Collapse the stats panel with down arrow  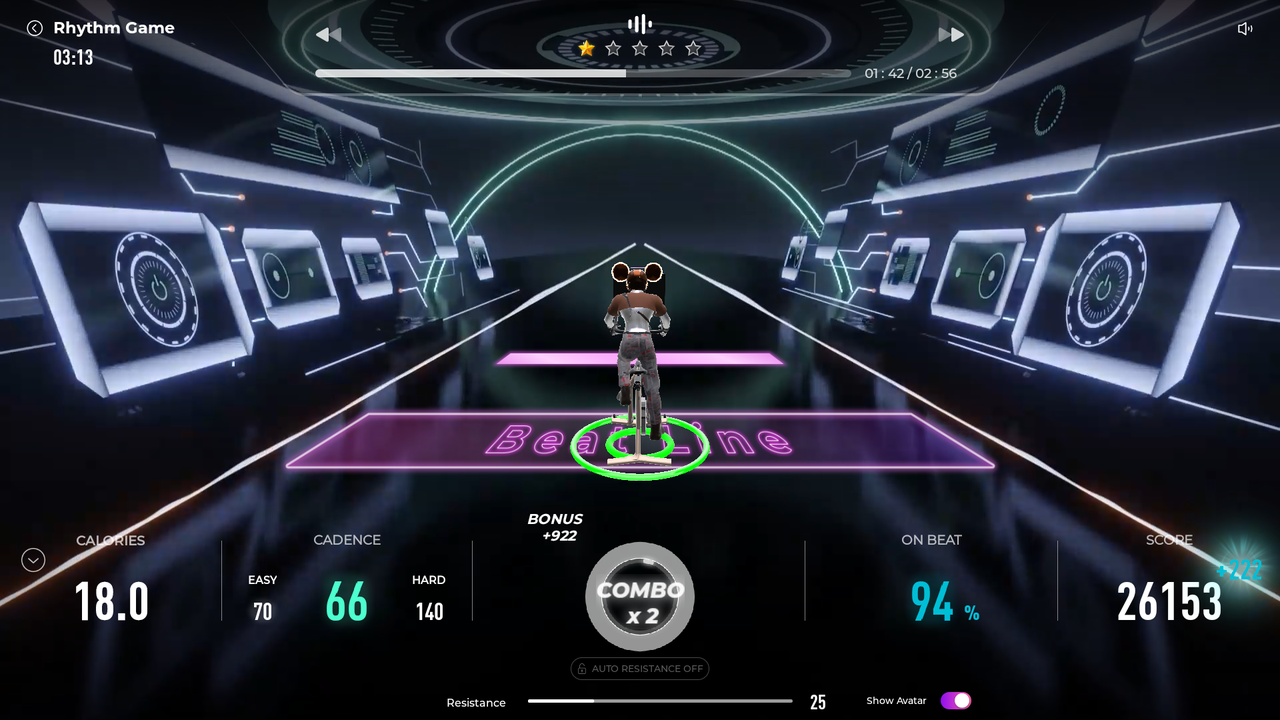pos(33,560)
